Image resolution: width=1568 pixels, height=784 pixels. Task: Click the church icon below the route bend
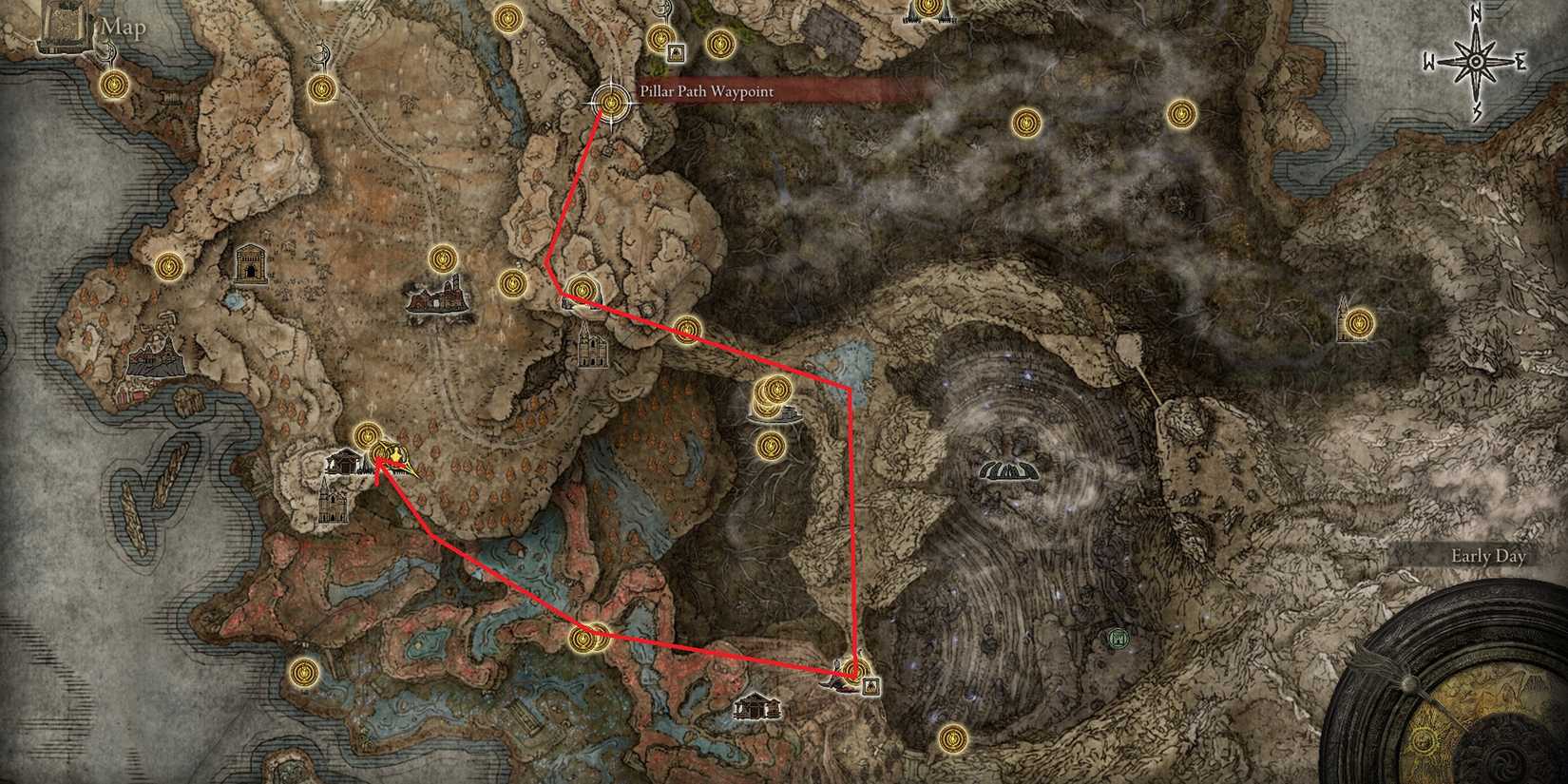(x=595, y=350)
